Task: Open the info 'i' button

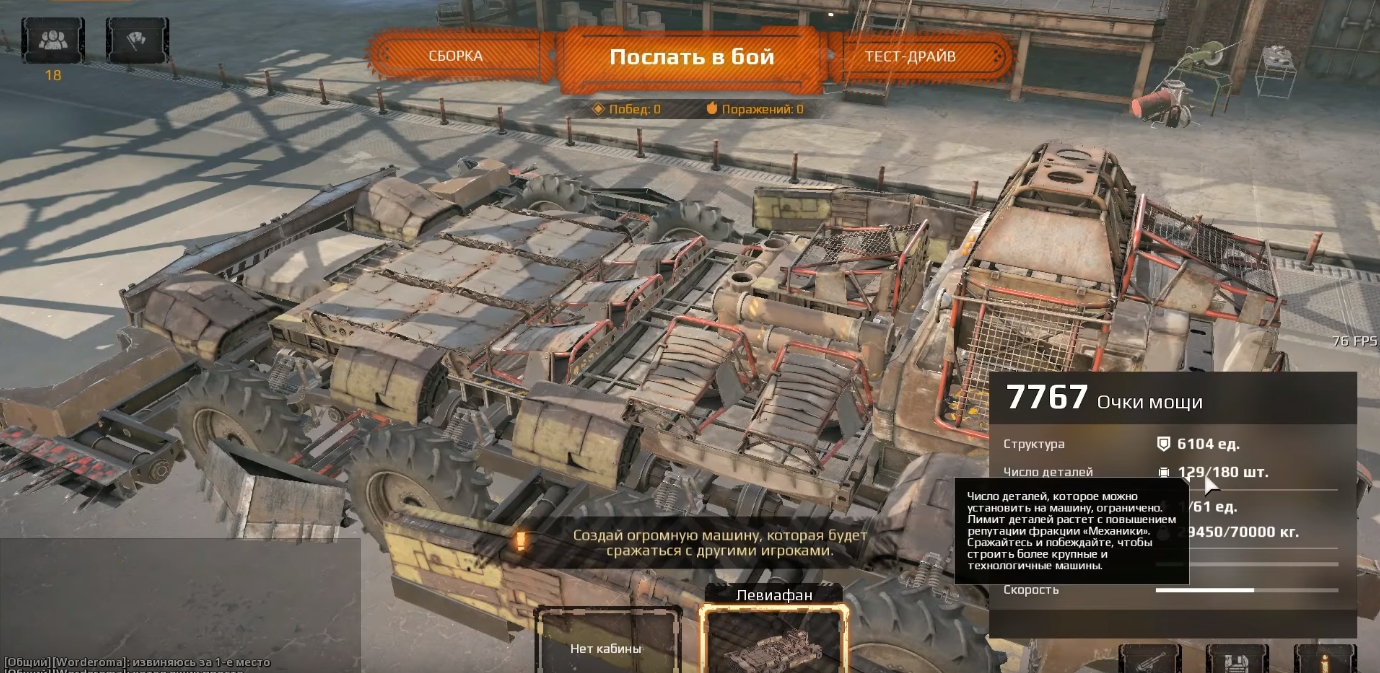Action: click(1324, 658)
